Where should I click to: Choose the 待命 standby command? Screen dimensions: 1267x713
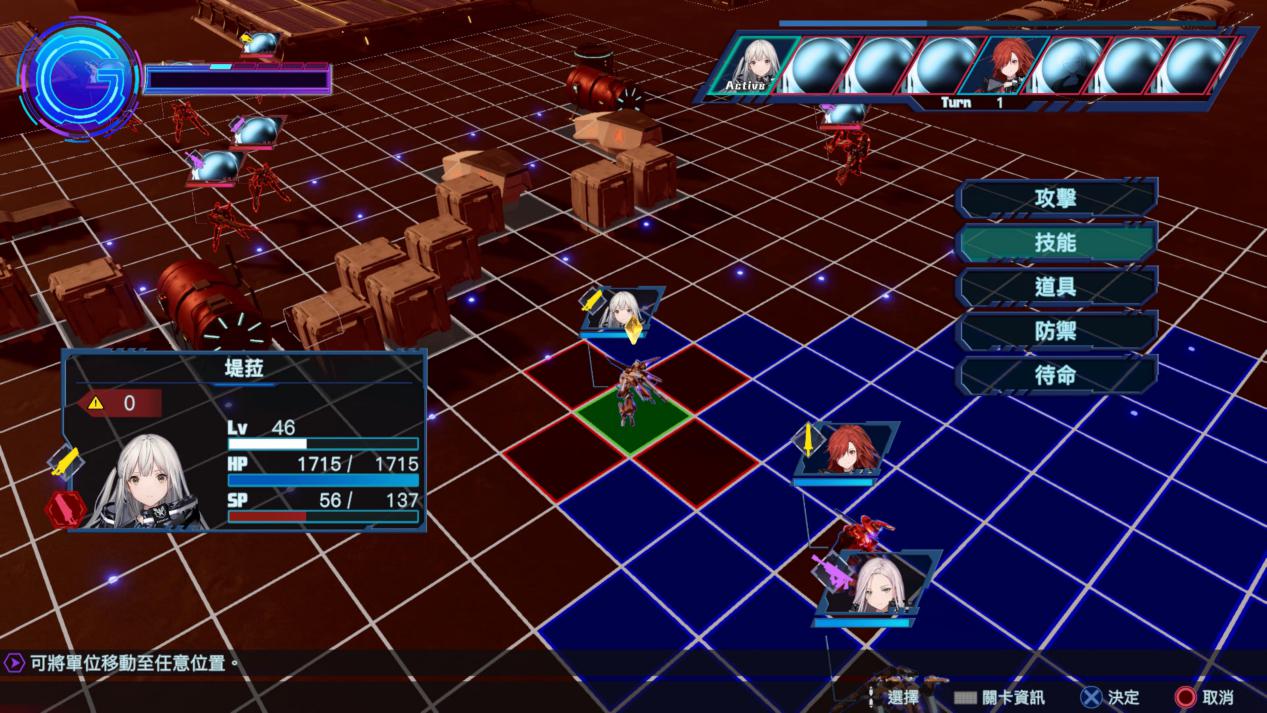coord(1056,376)
